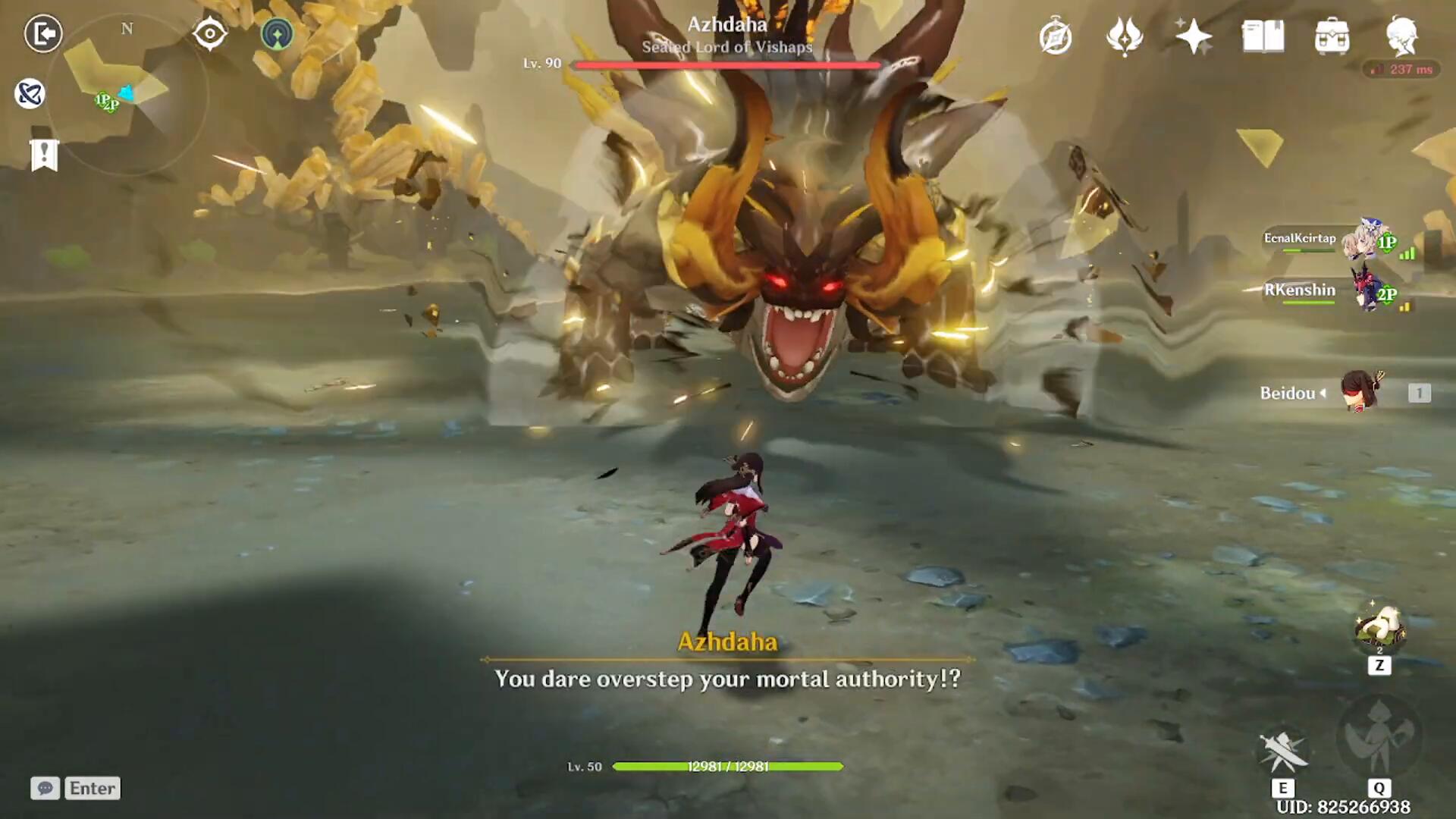Open the inventory backpack icon

1332,36
